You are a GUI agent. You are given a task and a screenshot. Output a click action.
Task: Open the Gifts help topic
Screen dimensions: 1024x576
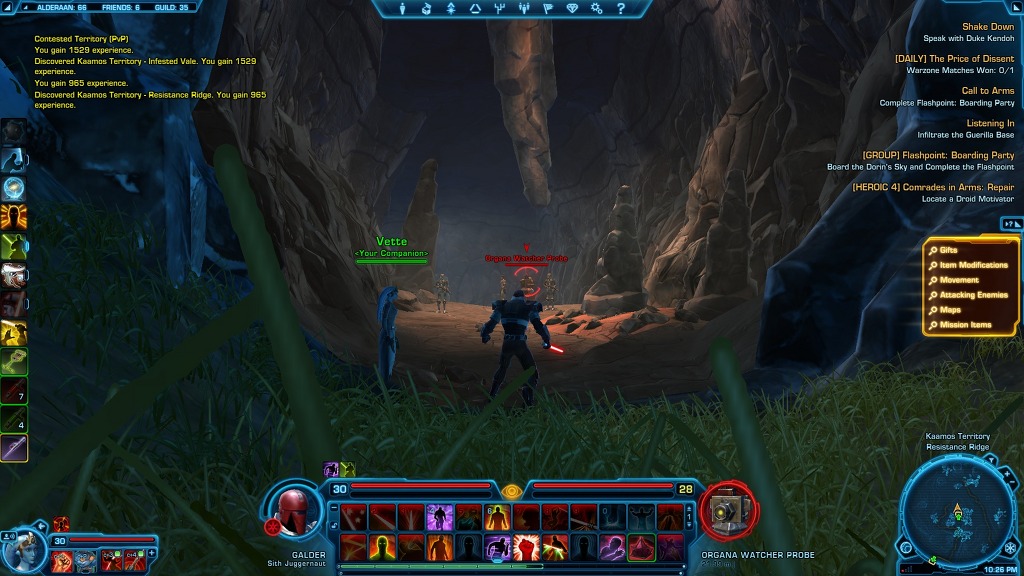[948, 250]
